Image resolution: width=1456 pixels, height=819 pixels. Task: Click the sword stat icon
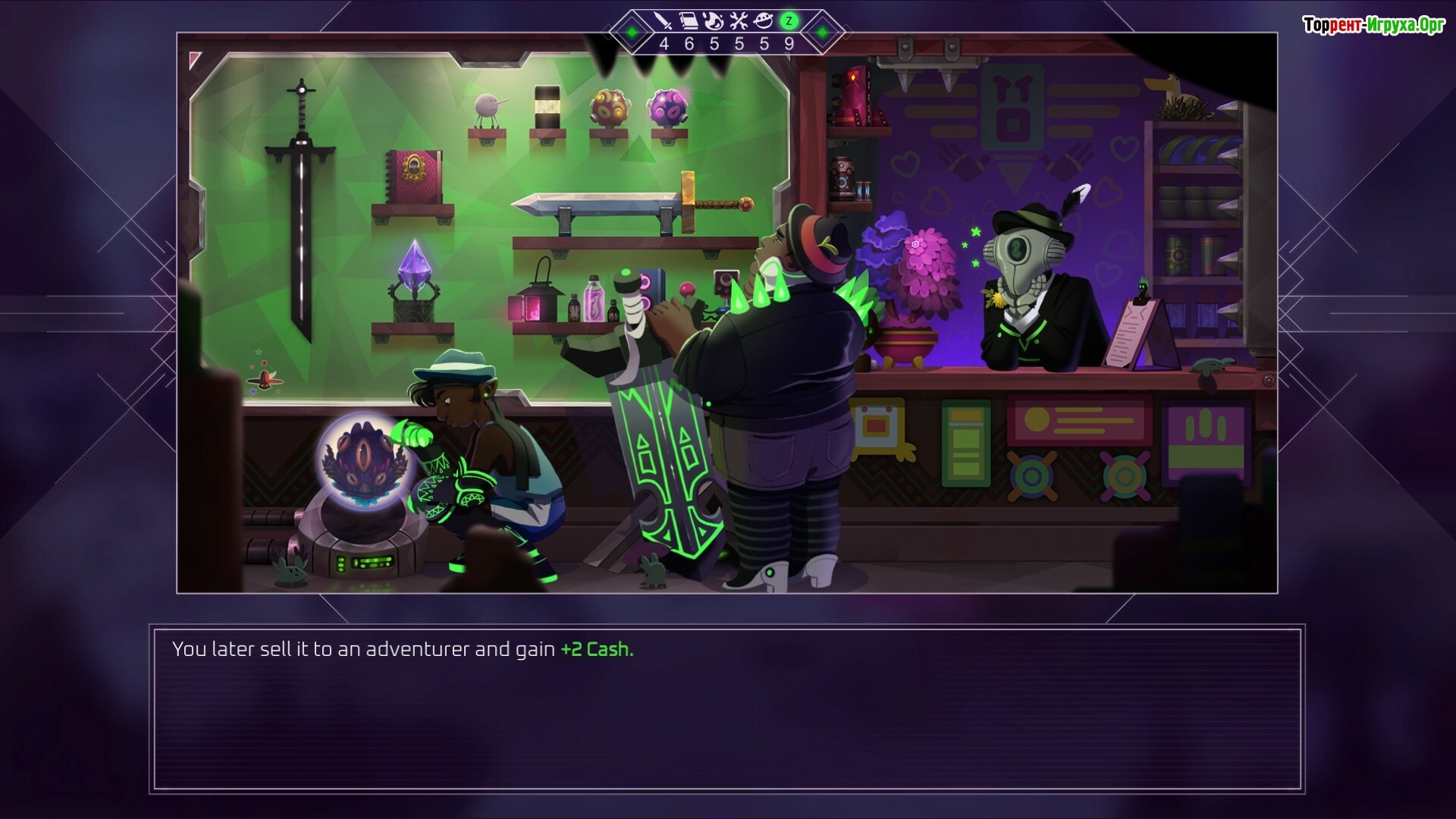pos(664,21)
